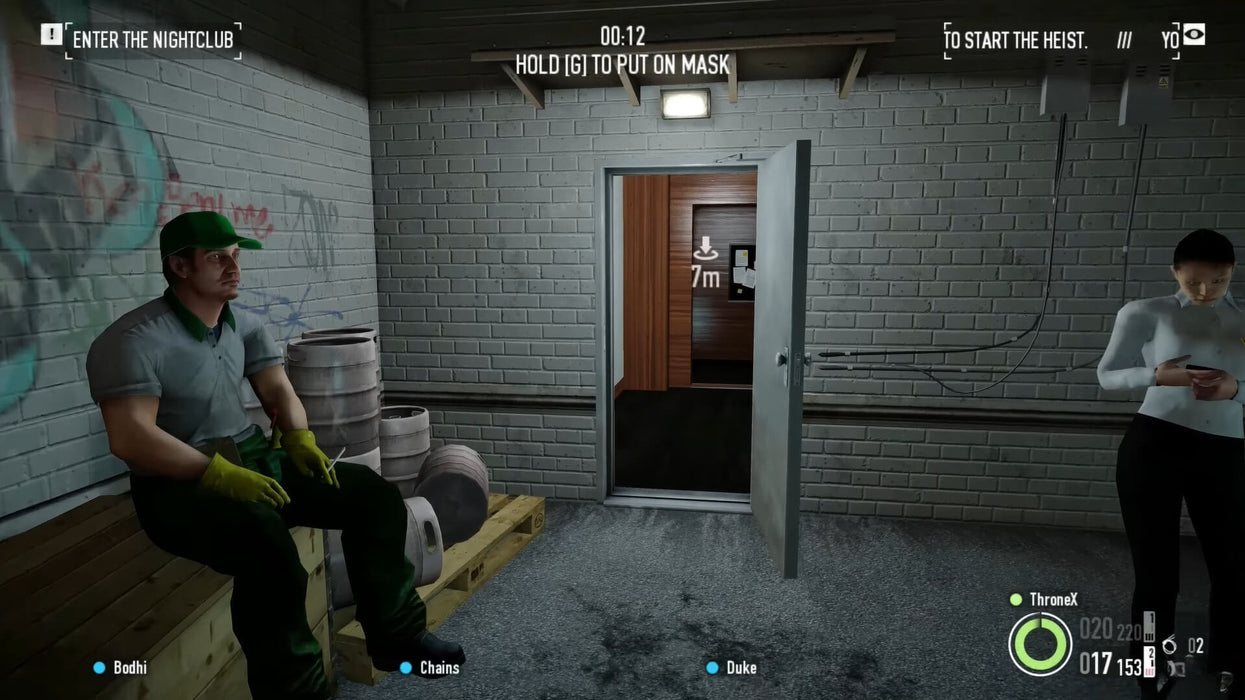
Task: Click the white eye hint icon
Action: click(x=1194, y=35)
